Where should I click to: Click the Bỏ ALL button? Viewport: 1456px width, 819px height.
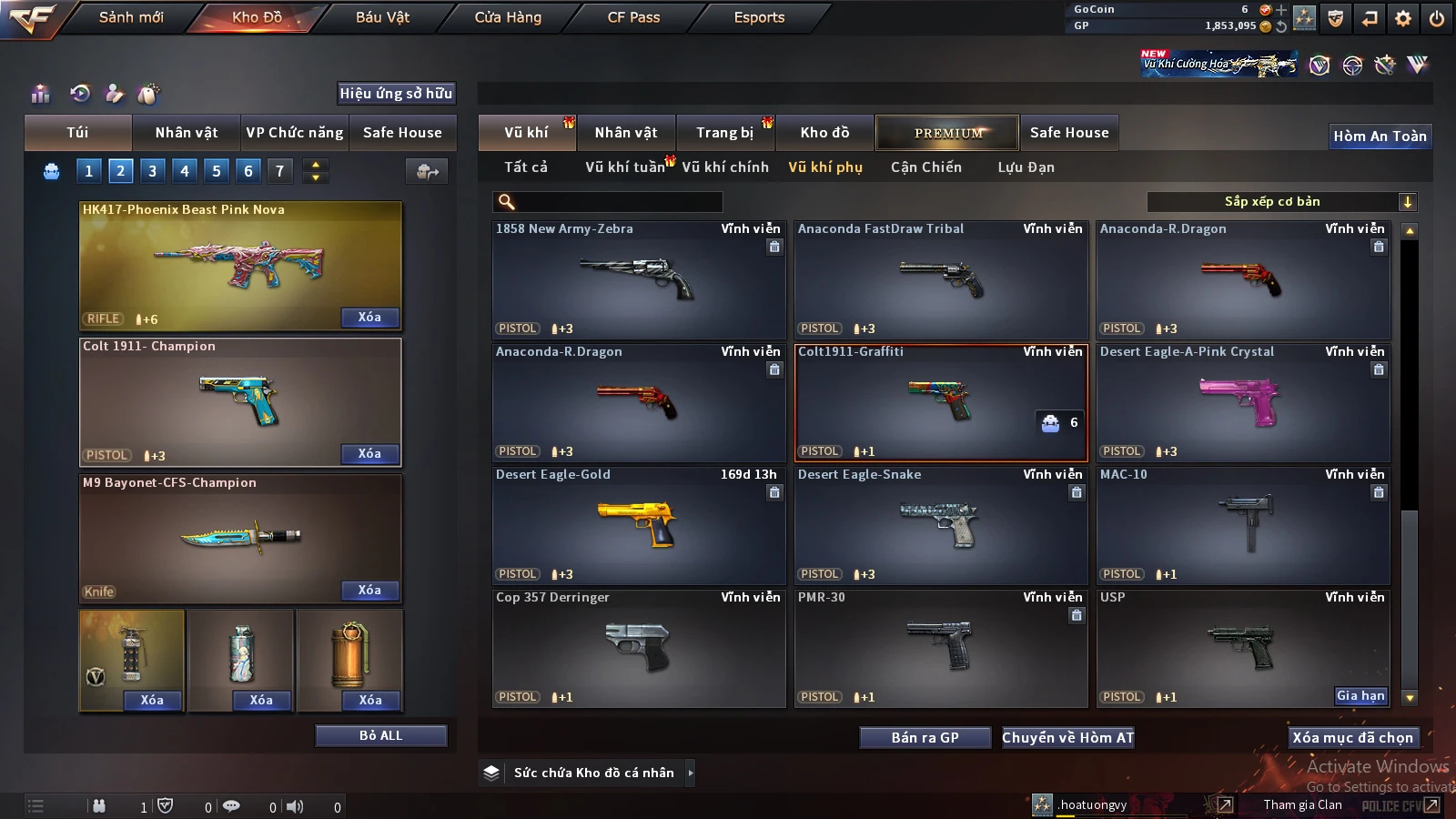pyautogui.click(x=380, y=735)
